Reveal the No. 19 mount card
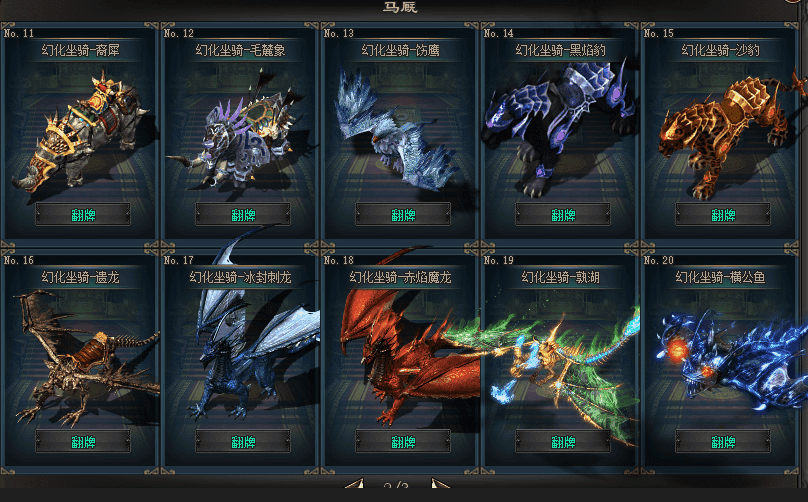The image size is (808, 502). tap(563, 442)
